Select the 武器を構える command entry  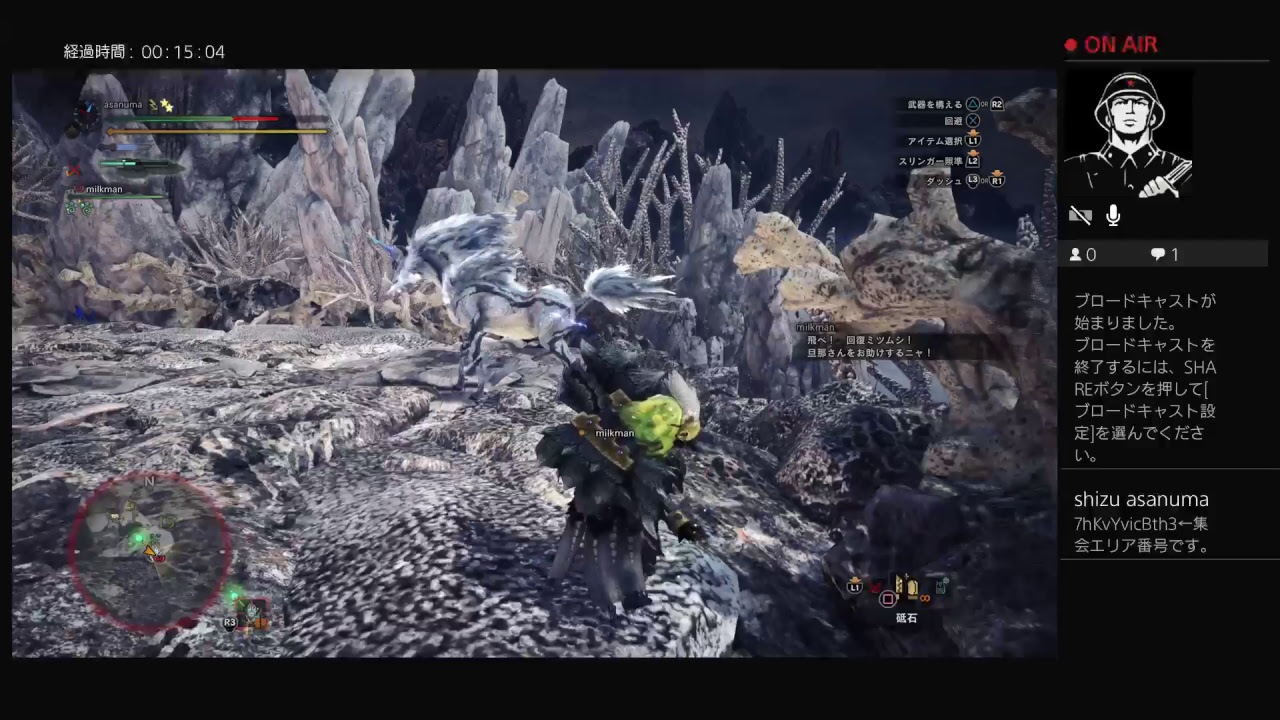coord(933,104)
